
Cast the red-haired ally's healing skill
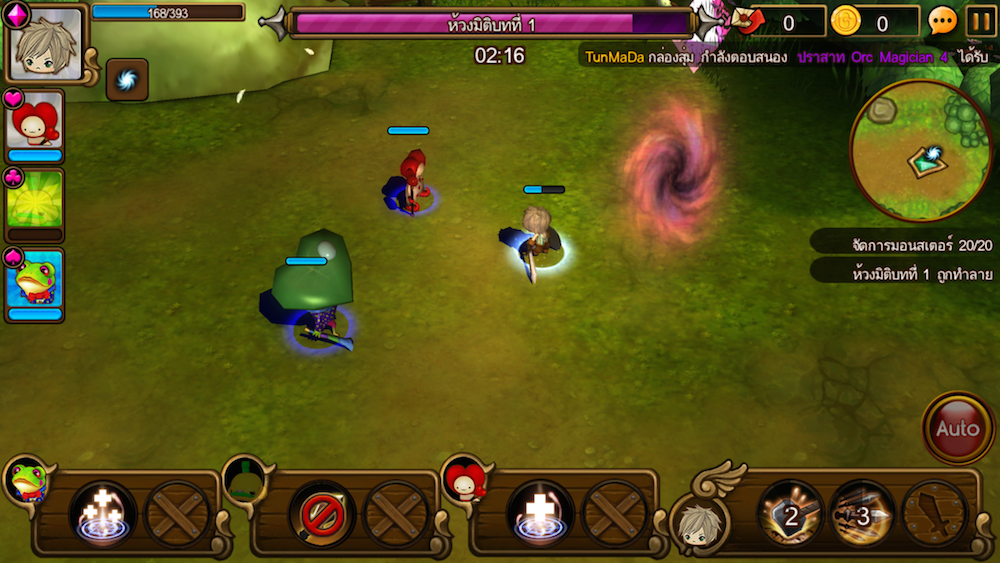click(541, 515)
